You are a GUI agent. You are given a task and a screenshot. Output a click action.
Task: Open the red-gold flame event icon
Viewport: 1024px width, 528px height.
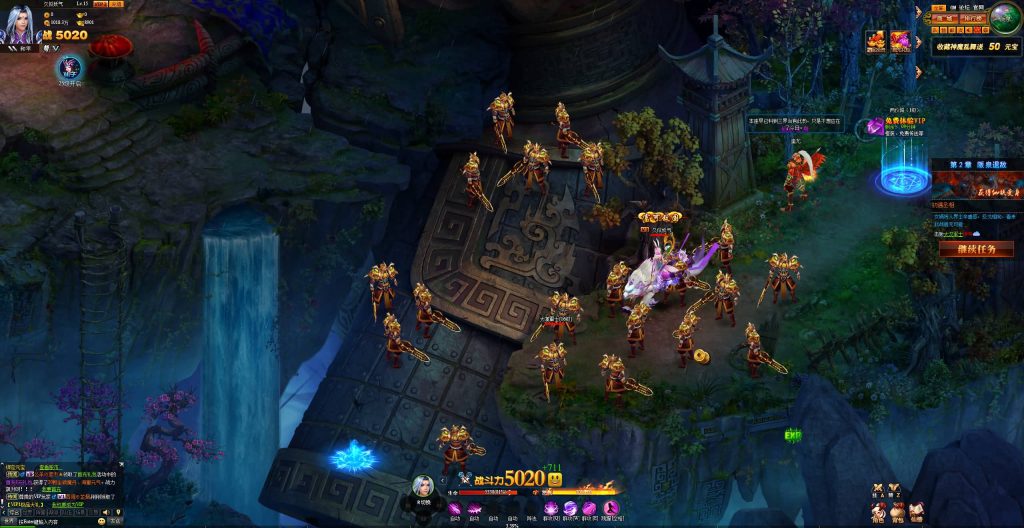coord(876,41)
